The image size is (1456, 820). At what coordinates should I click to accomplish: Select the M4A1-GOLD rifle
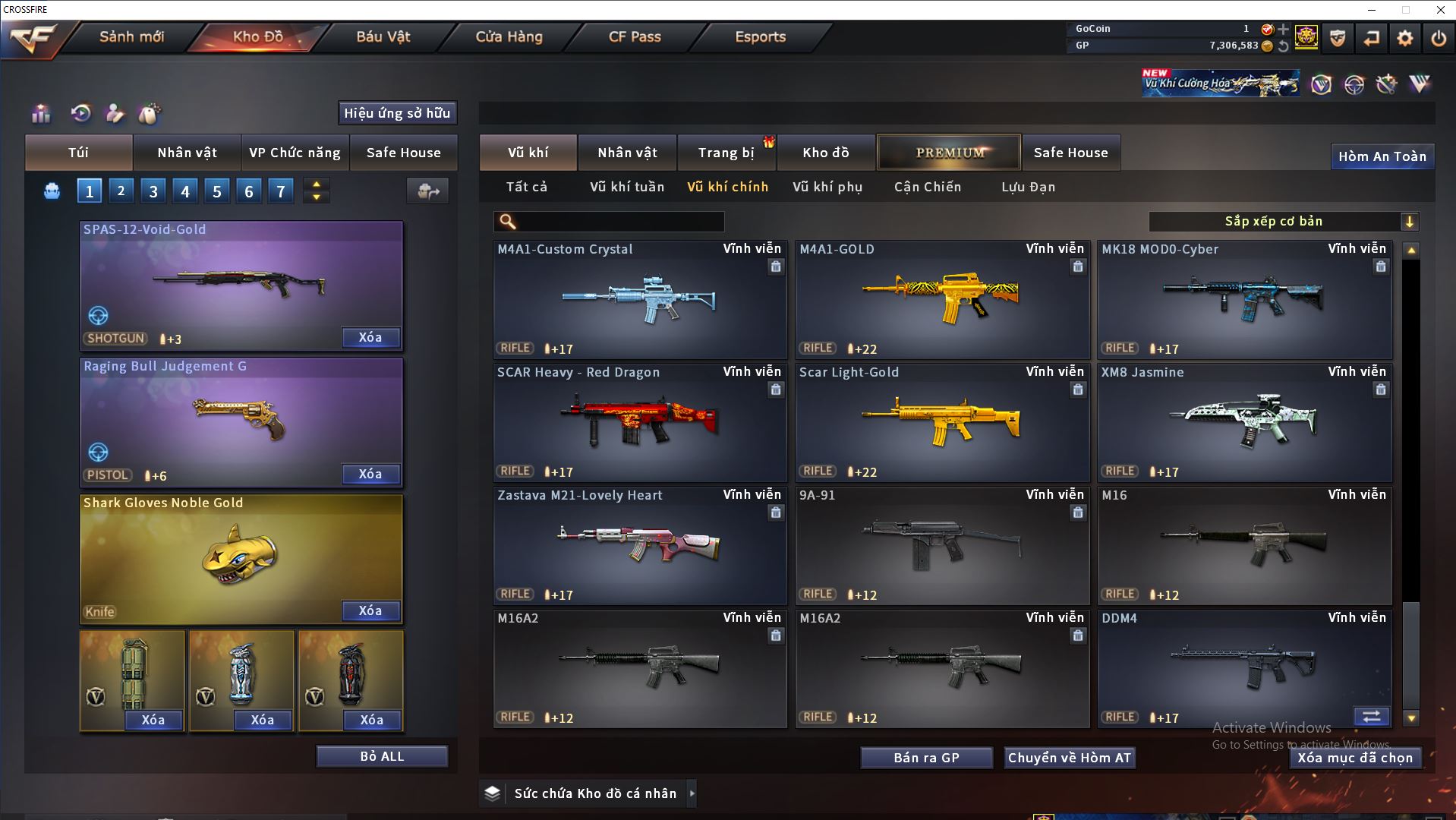[x=941, y=300]
